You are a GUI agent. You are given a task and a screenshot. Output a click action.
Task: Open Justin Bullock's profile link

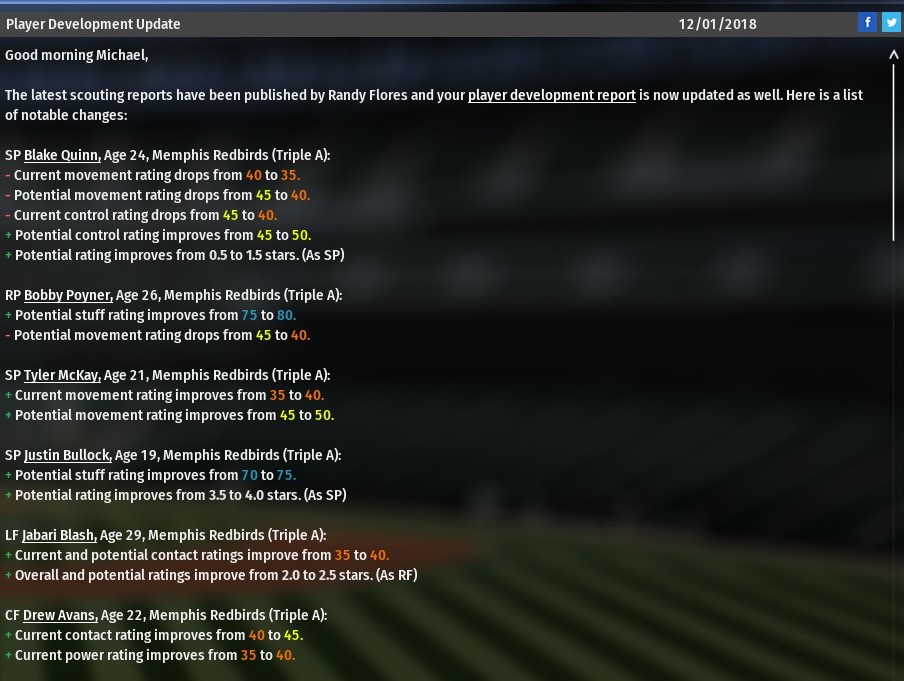tap(68, 455)
